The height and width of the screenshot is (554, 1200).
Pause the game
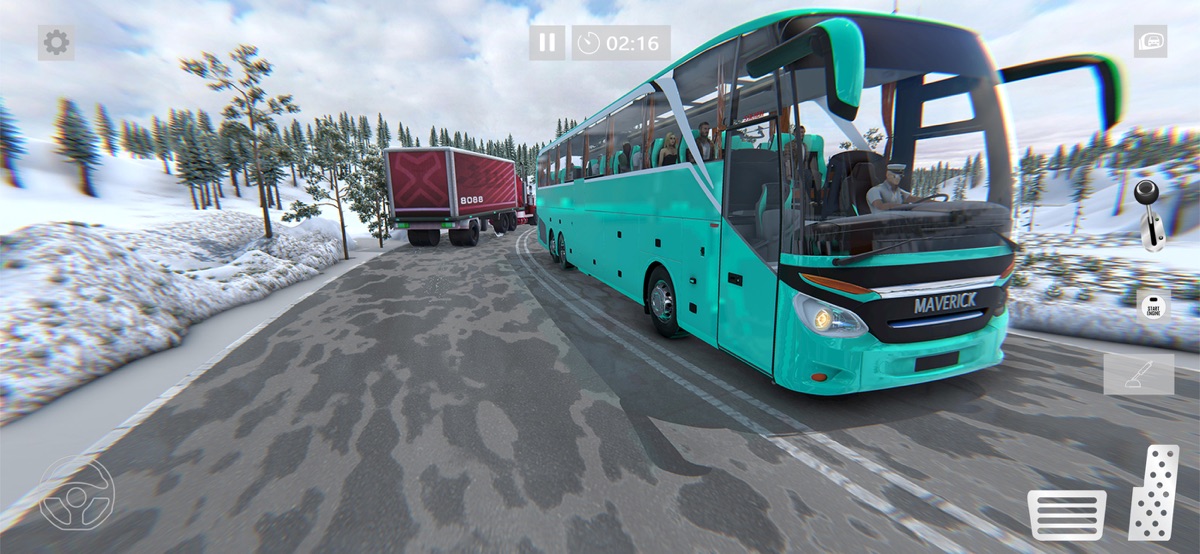click(547, 42)
